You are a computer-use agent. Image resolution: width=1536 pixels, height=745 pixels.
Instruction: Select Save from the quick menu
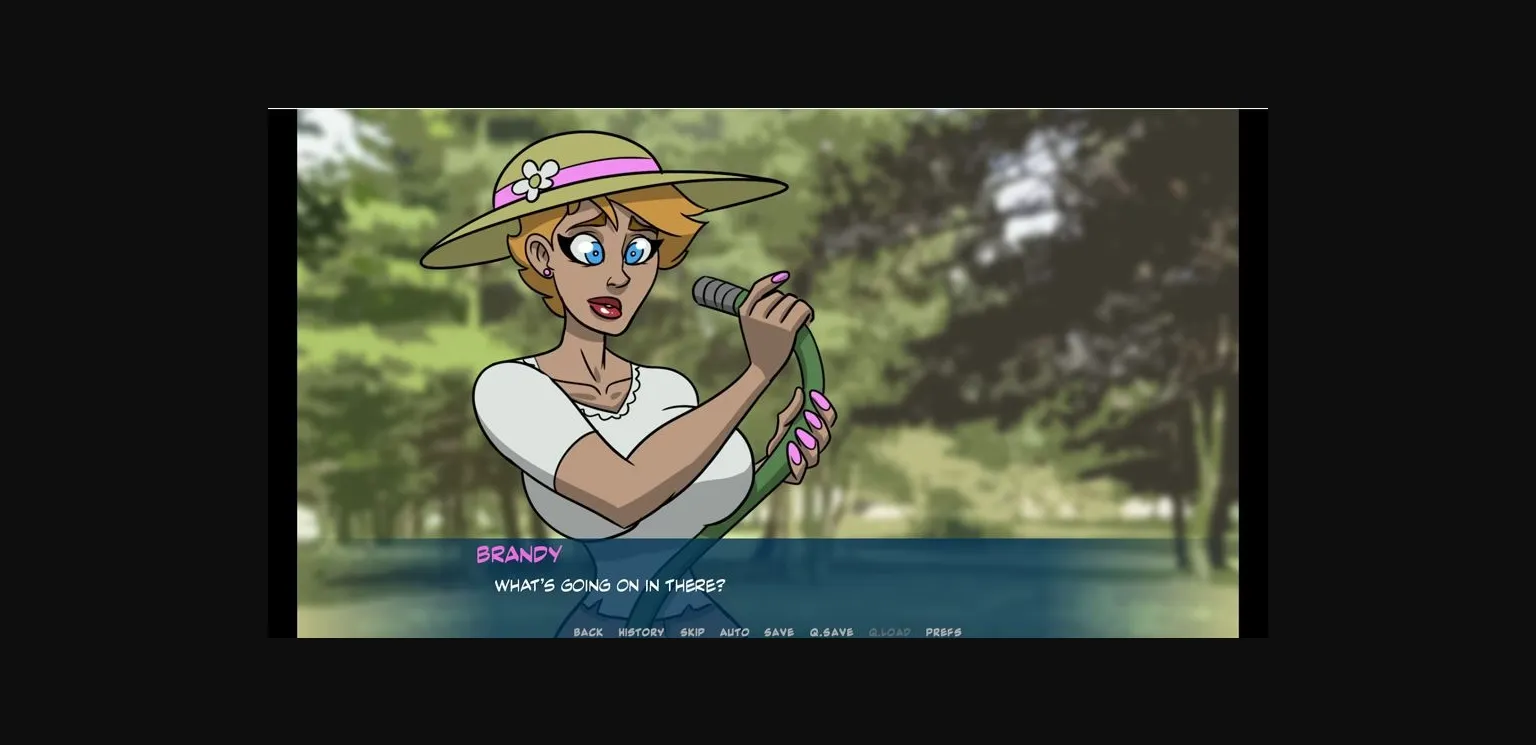[778, 632]
